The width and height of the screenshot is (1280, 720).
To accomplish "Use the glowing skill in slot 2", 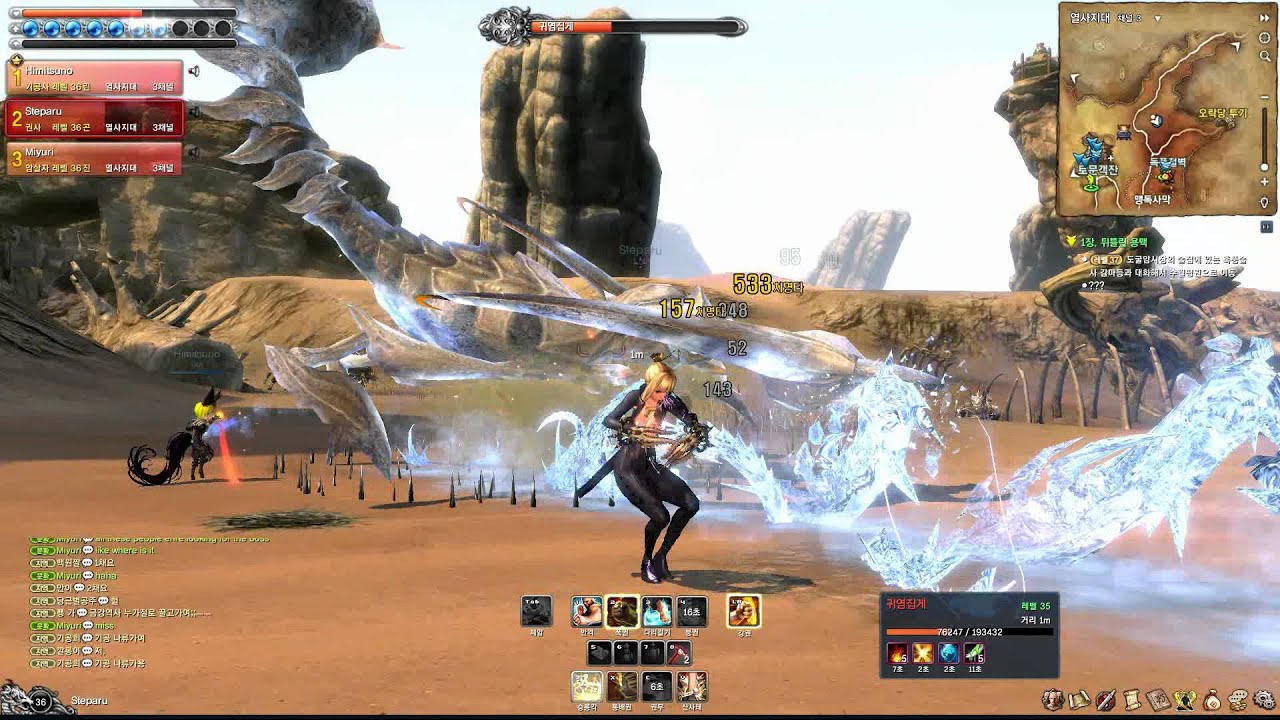I will coord(622,611).
